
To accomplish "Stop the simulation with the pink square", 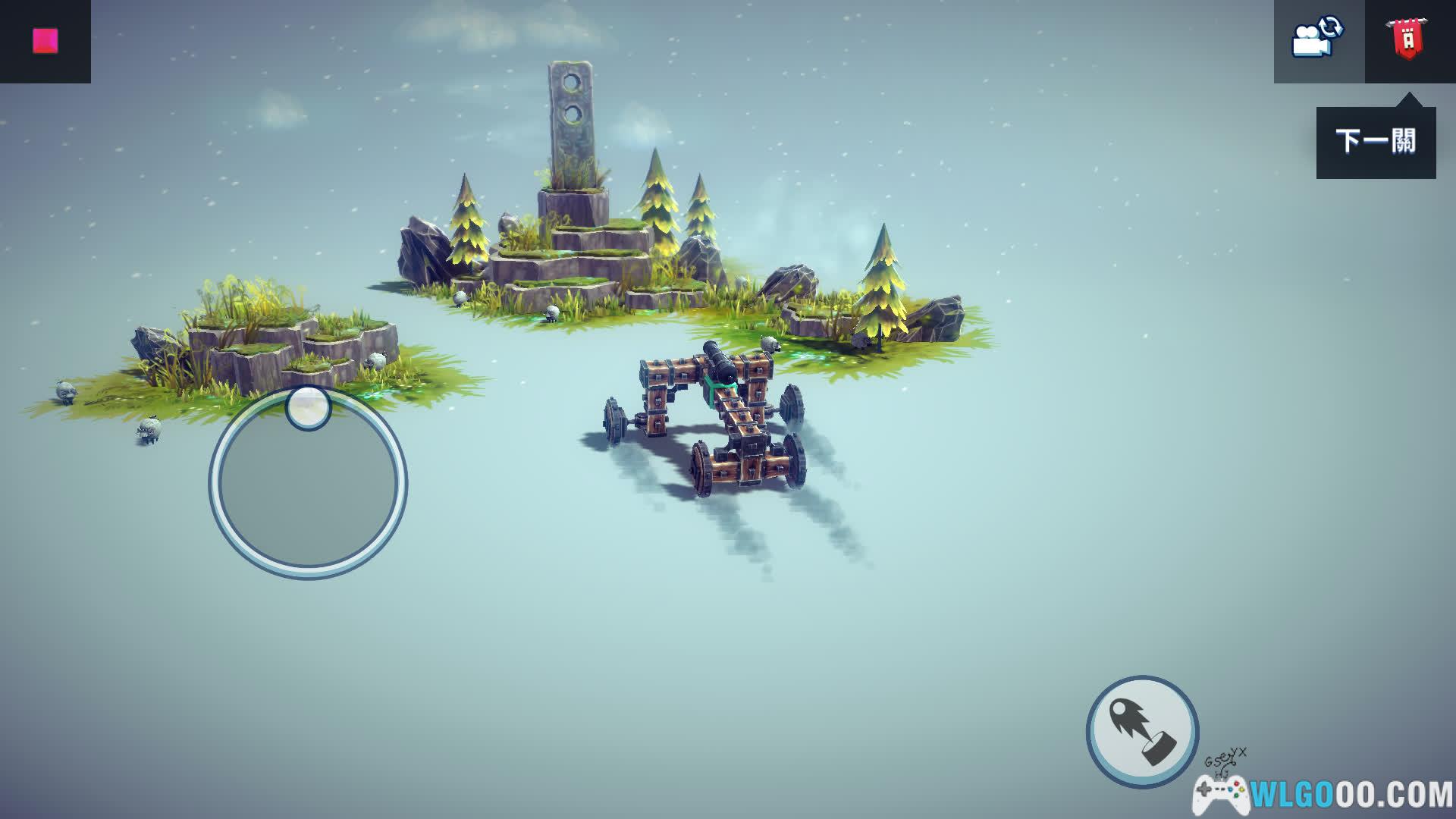I will [x=45, y=41].
